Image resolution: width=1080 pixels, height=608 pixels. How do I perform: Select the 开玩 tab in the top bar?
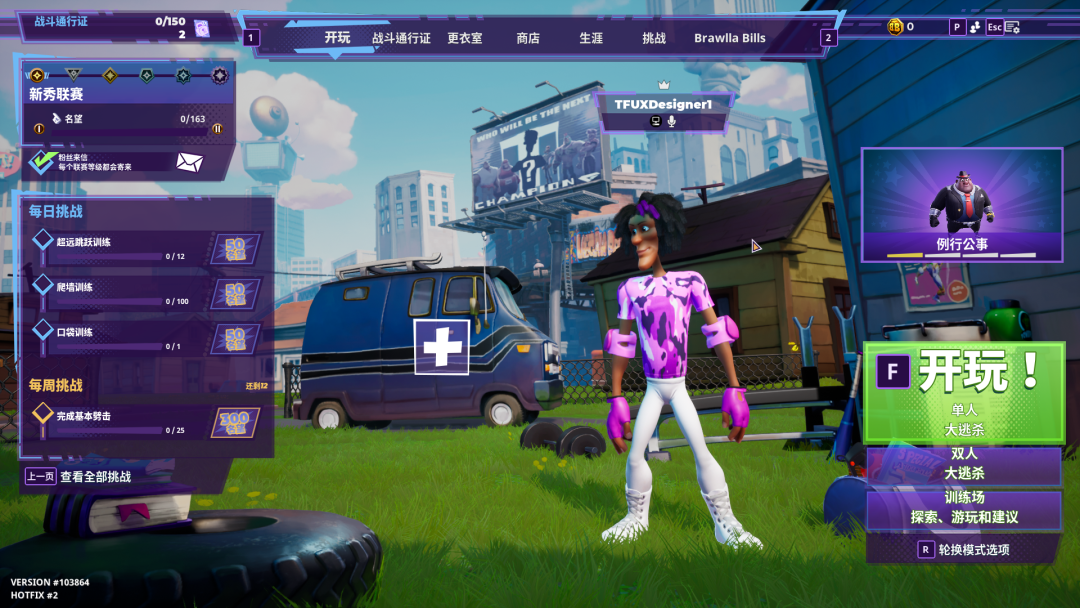tap(337, 38)
